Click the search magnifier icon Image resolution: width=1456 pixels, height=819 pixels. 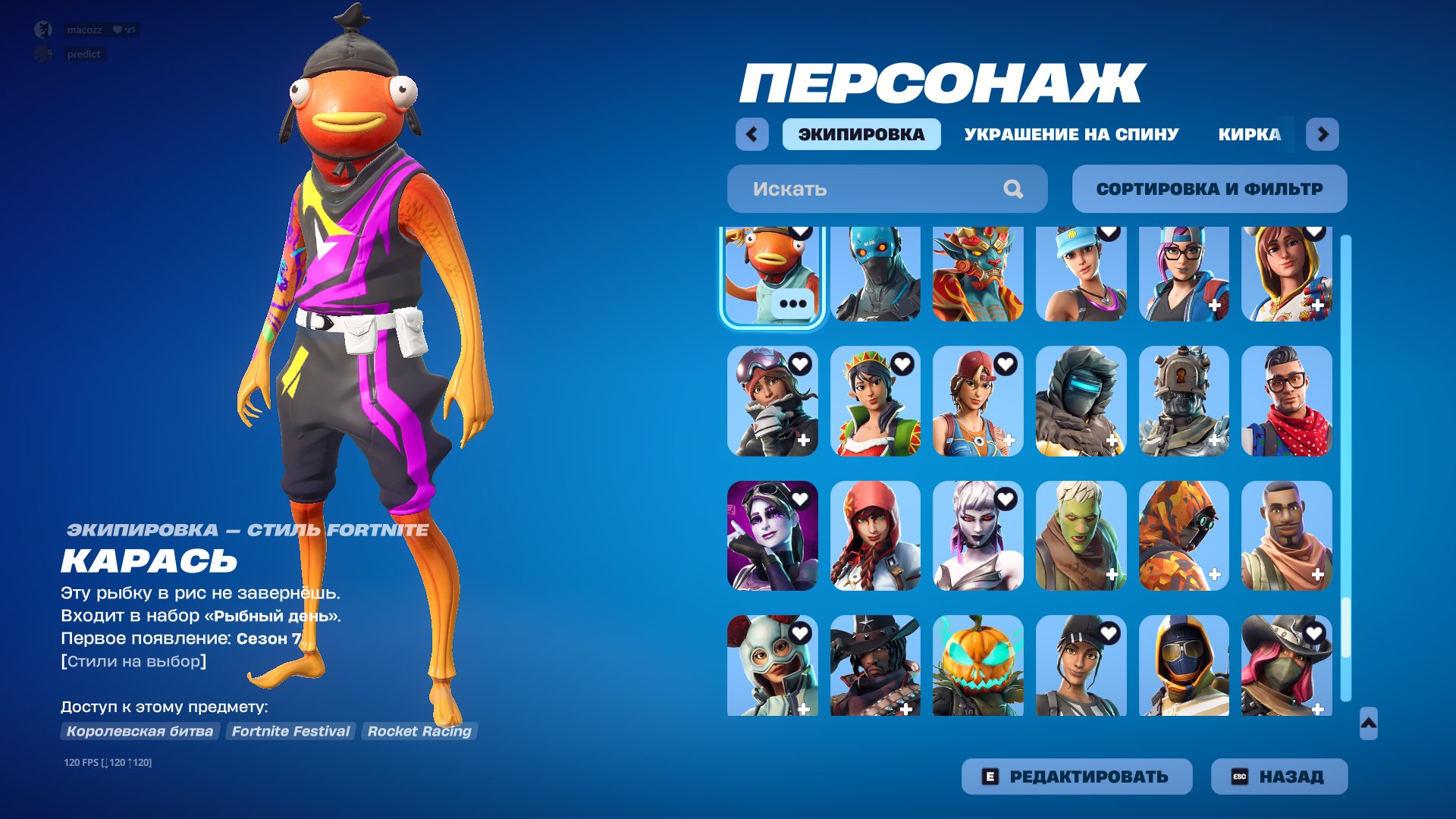[1012, 189]
